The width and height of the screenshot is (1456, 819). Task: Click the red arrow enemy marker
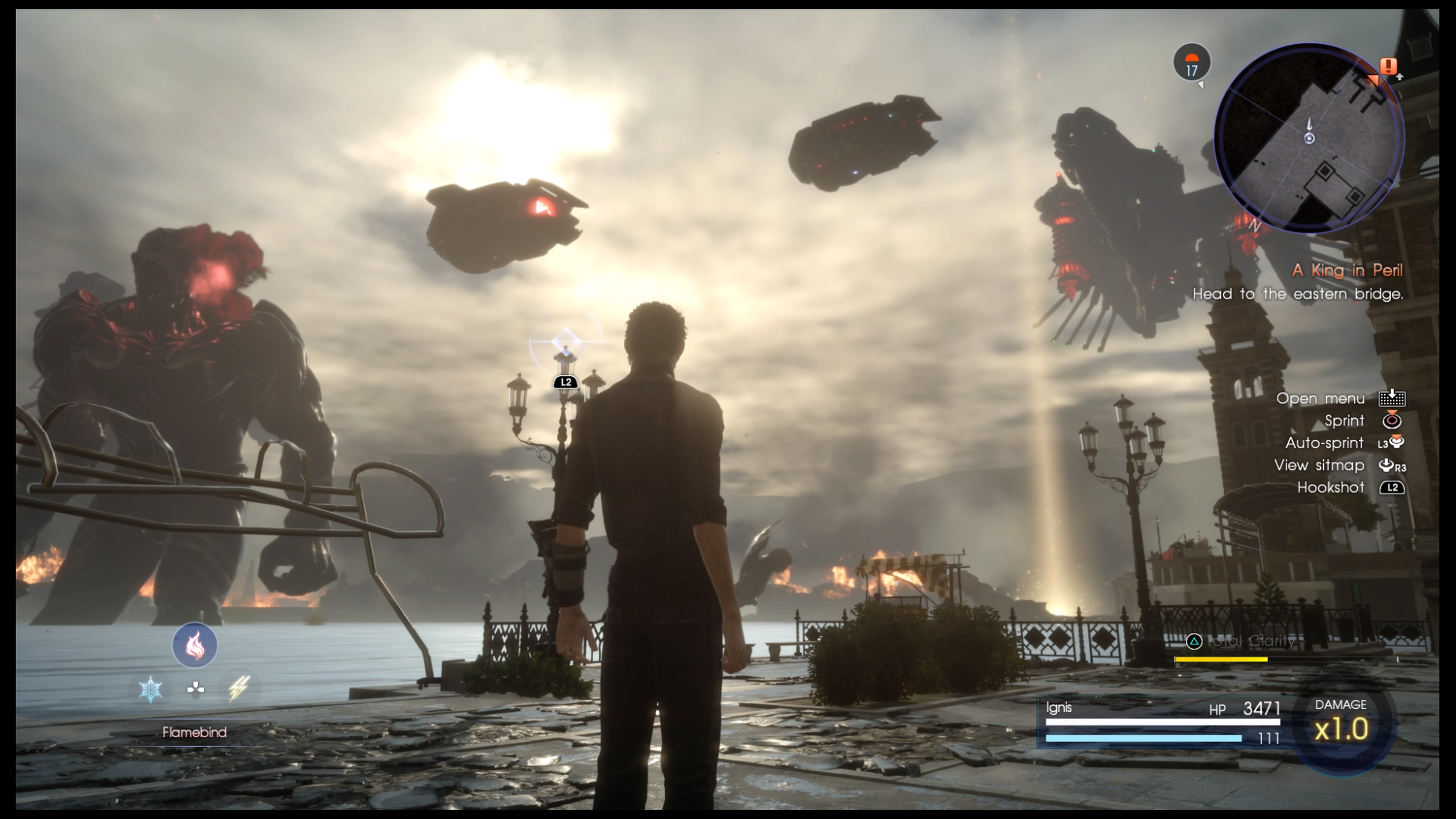coord(542,208)
